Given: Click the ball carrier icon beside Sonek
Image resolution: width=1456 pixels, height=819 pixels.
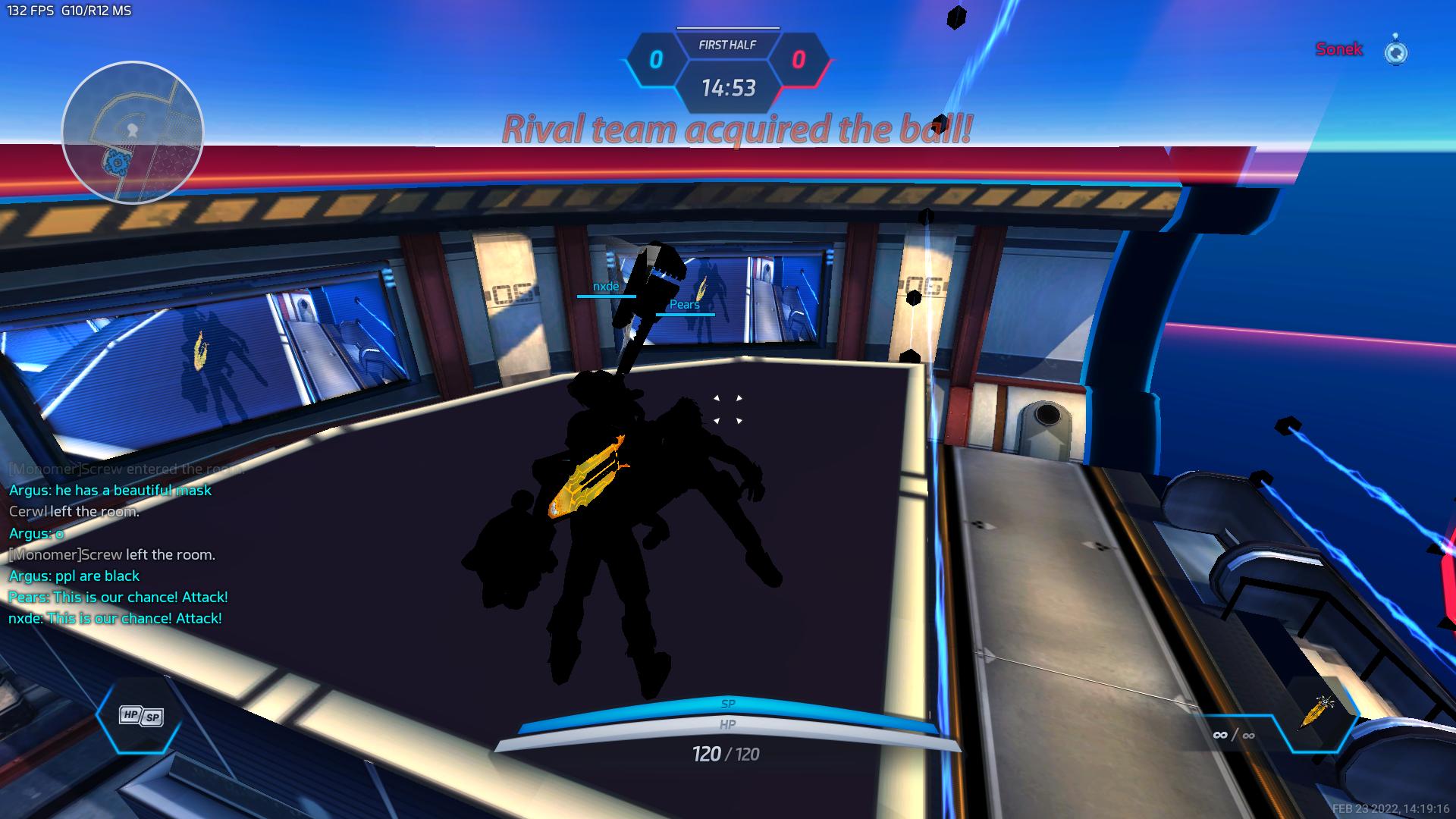Looking at the screenshot, I should tap(1395, 51).
